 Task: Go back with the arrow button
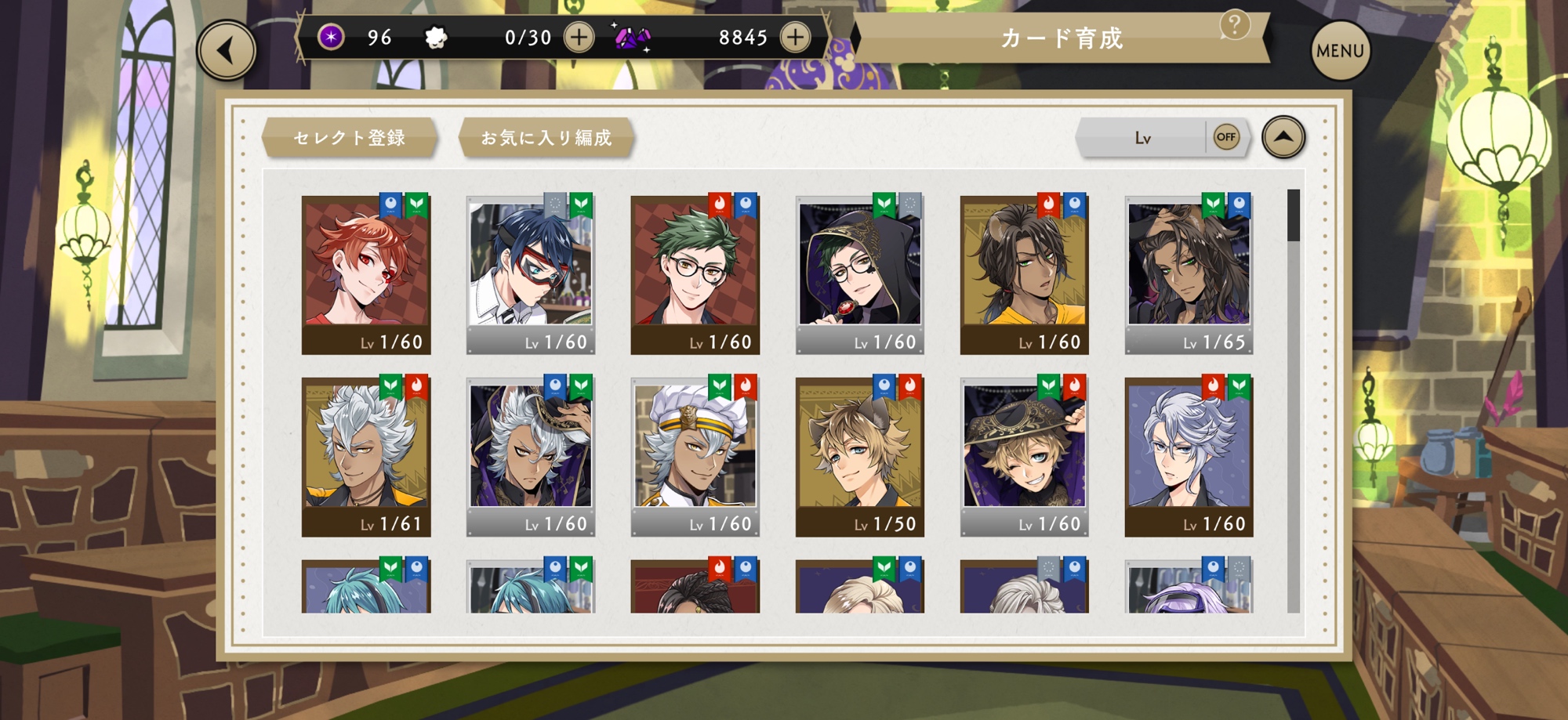click(227, 52)
